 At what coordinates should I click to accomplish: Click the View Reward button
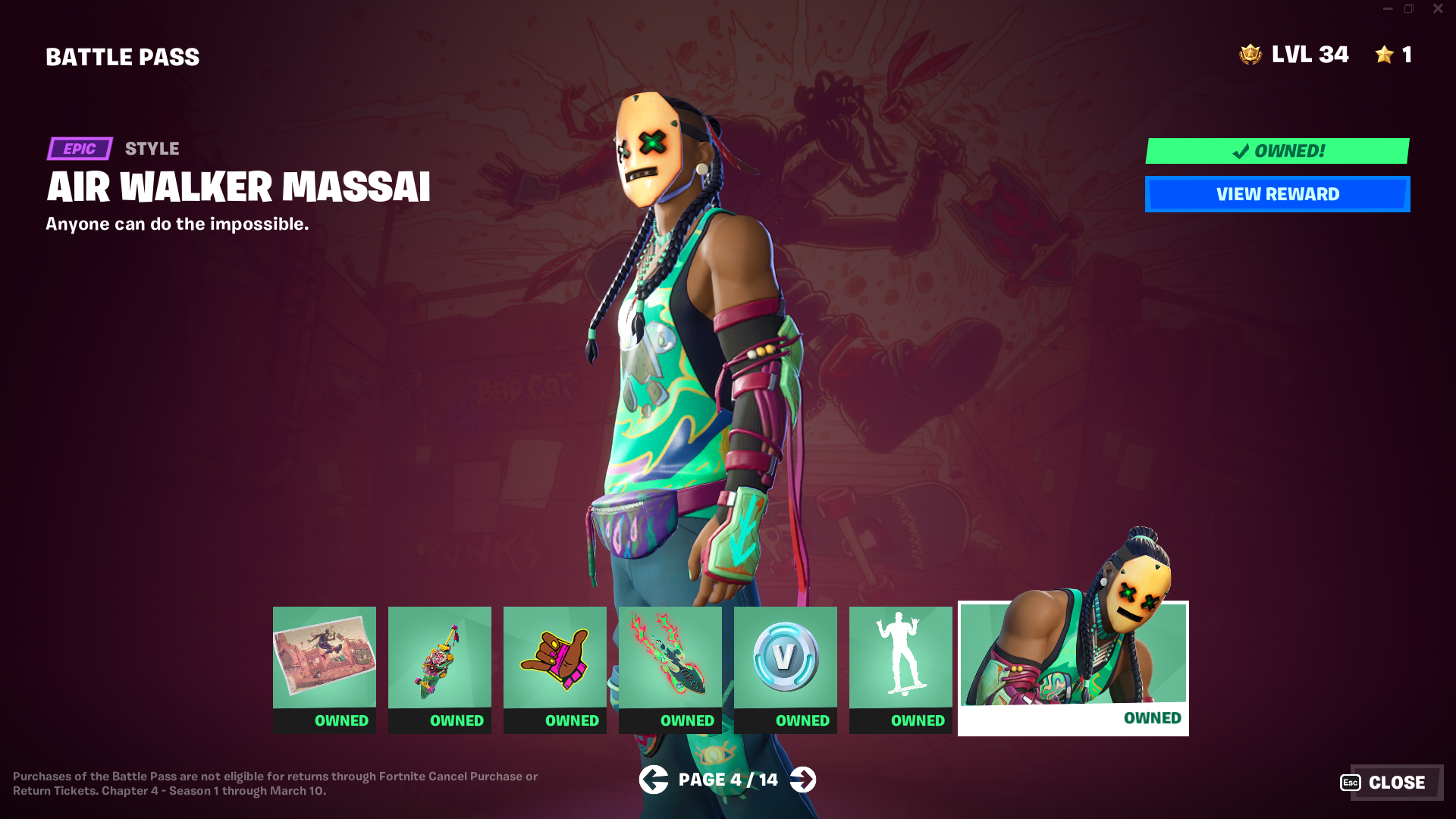click(x=1277, y=194)
